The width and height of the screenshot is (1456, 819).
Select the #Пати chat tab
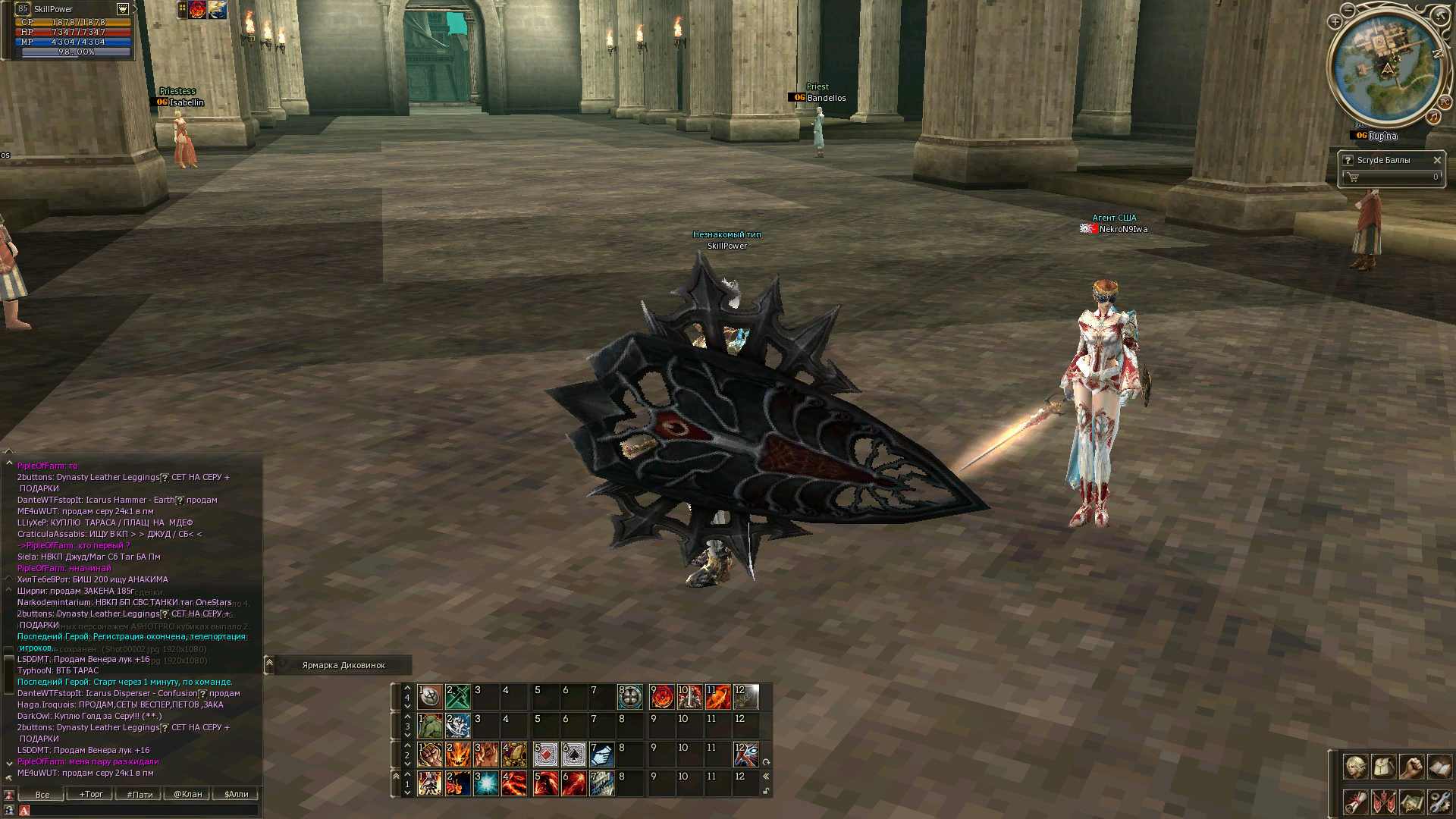(140, 794)
